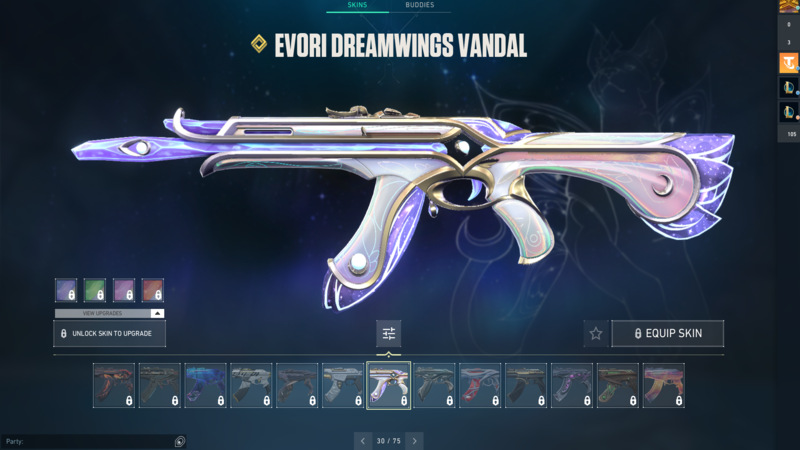Open the orange T friend avatar
The height and width of the screenshot is (450, 800).
[x=788, y=63]
